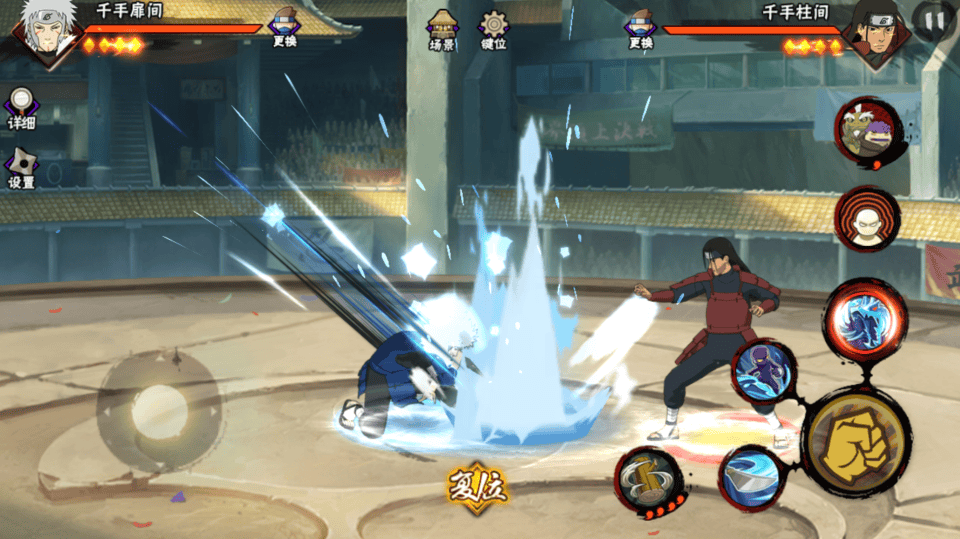Open the 键位 key layout settings
Viewport: 960px width, 539px height.
click(494, 30)
